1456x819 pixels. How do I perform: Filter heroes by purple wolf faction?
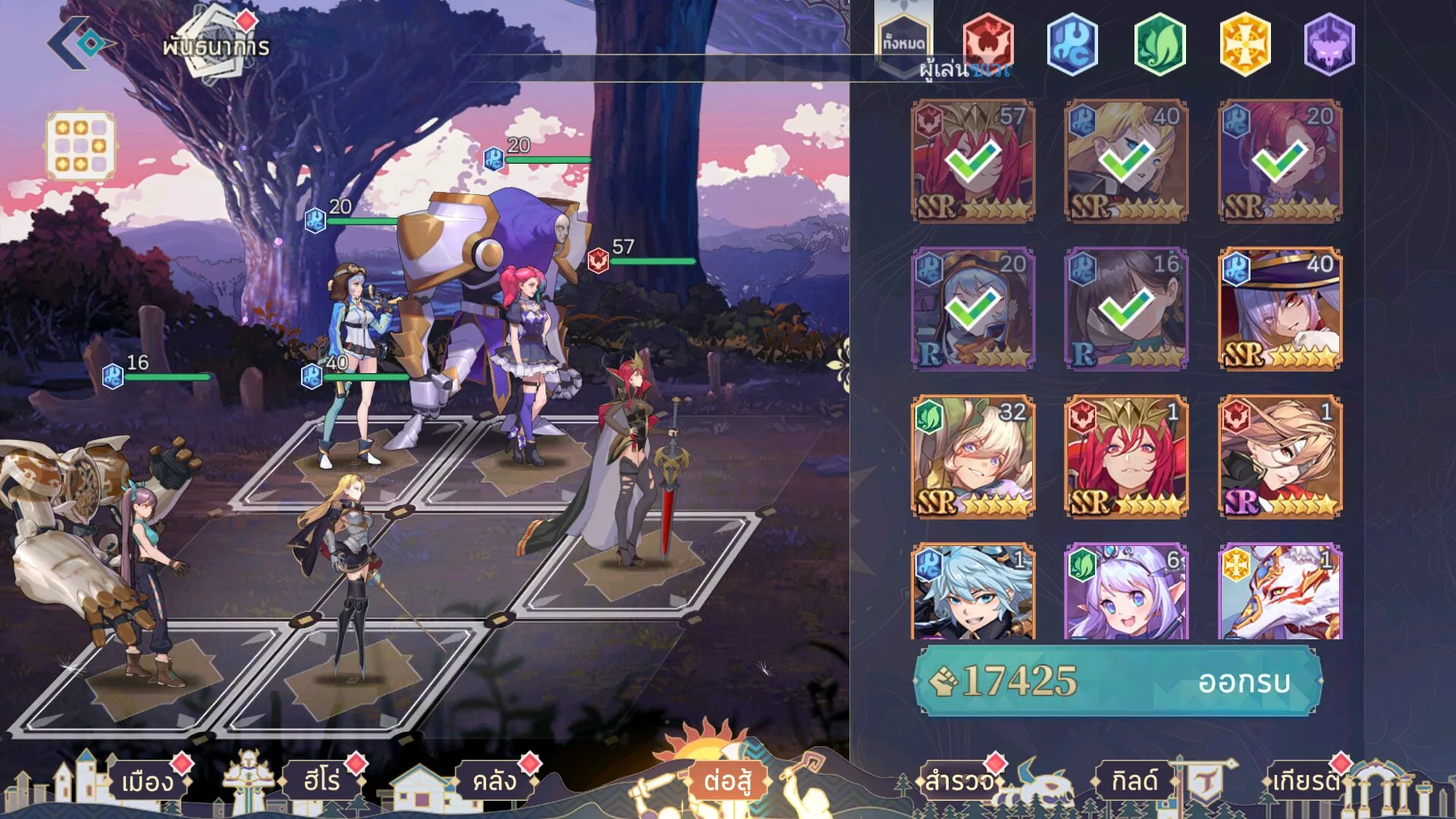pyautogui.click(x=1329, y=44)
